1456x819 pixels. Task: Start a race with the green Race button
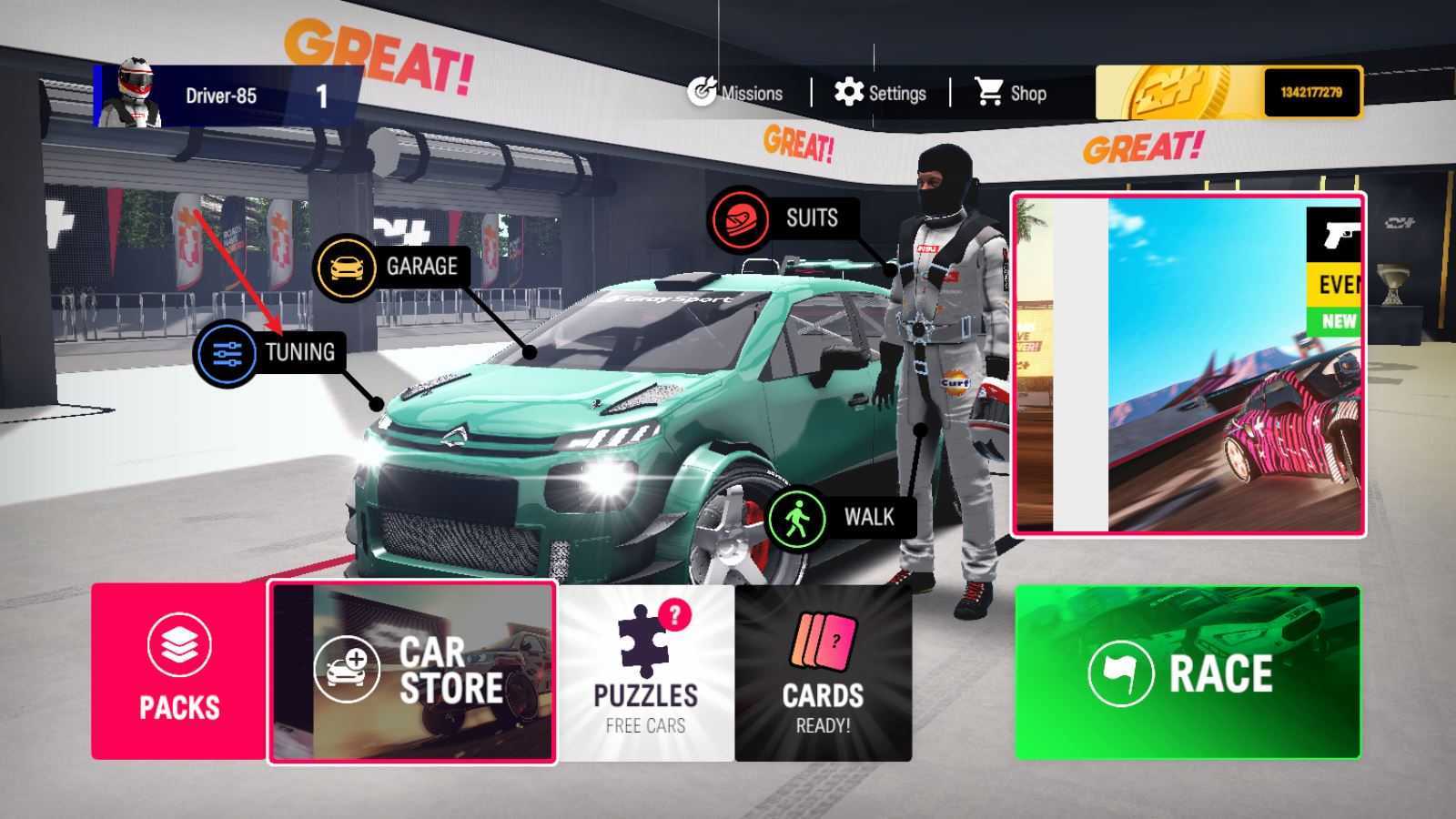click(x=1187, y=672)
